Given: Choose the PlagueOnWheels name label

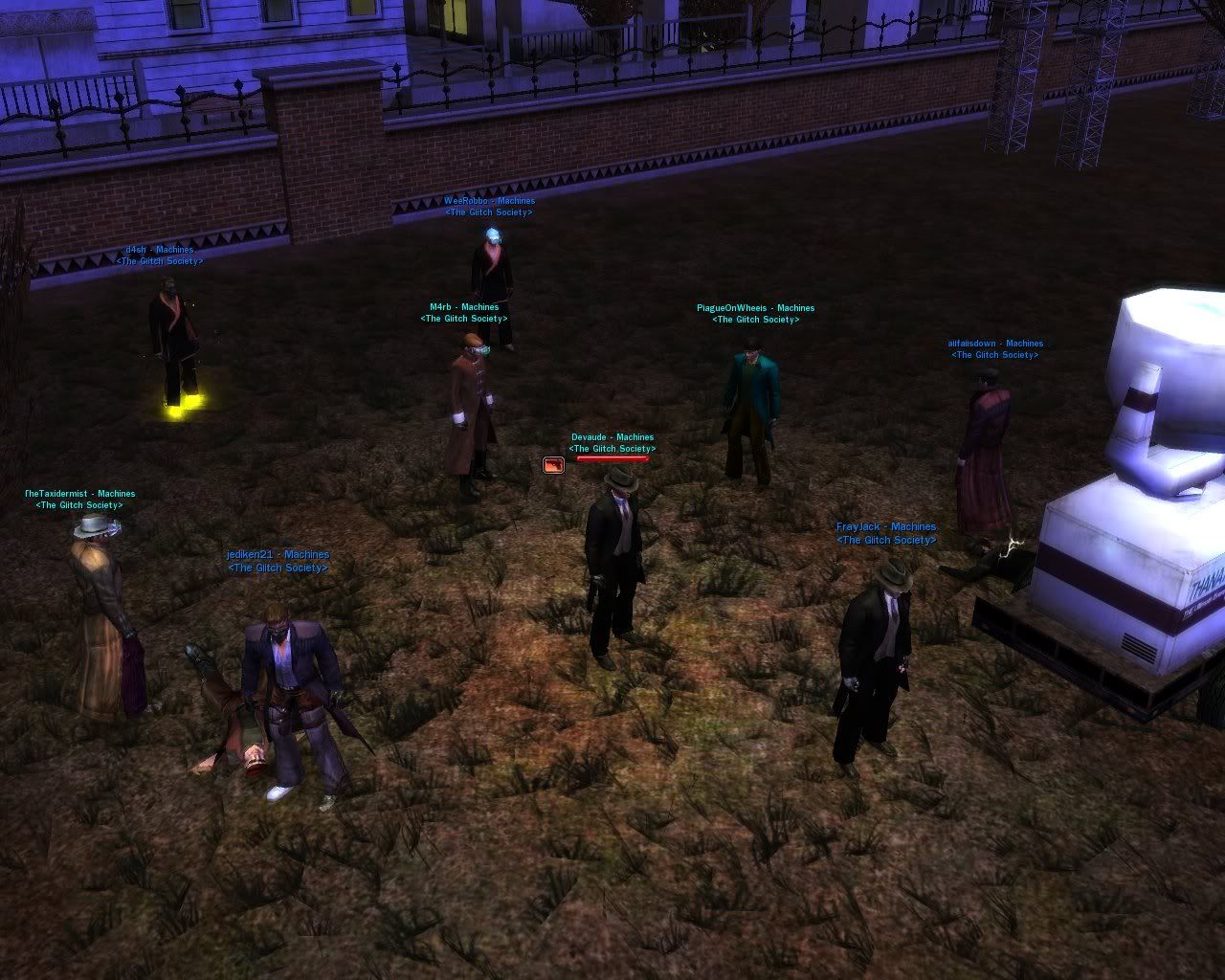Looking at the screenshot, I should click(x=755, y=308).
